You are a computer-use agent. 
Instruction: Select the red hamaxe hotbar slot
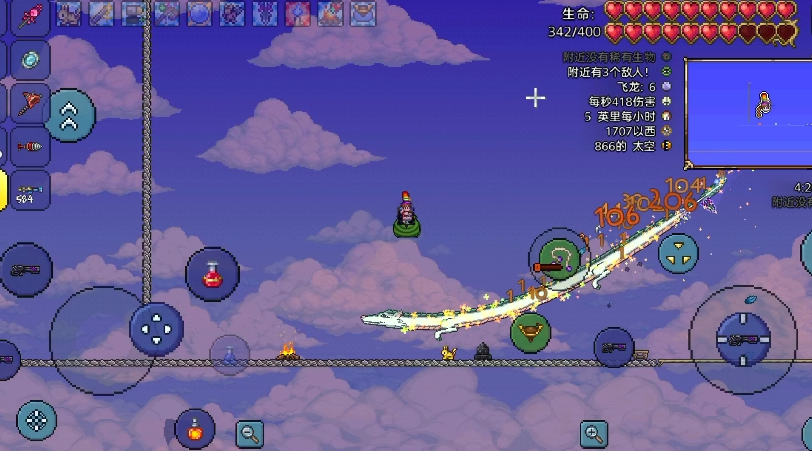[x=28, y=103]
